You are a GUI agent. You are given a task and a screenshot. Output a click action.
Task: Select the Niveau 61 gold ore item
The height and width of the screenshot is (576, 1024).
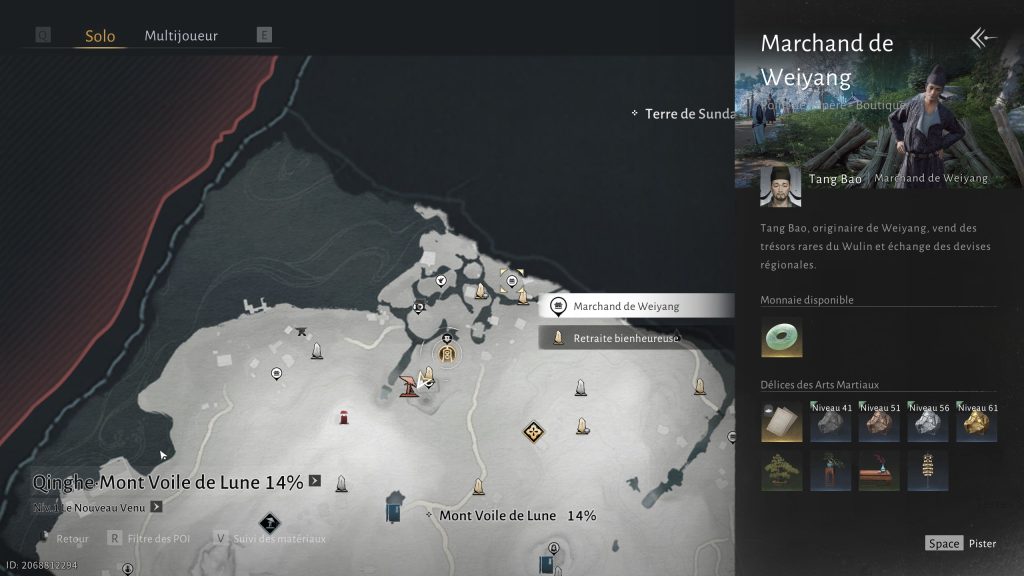(976, 422)
